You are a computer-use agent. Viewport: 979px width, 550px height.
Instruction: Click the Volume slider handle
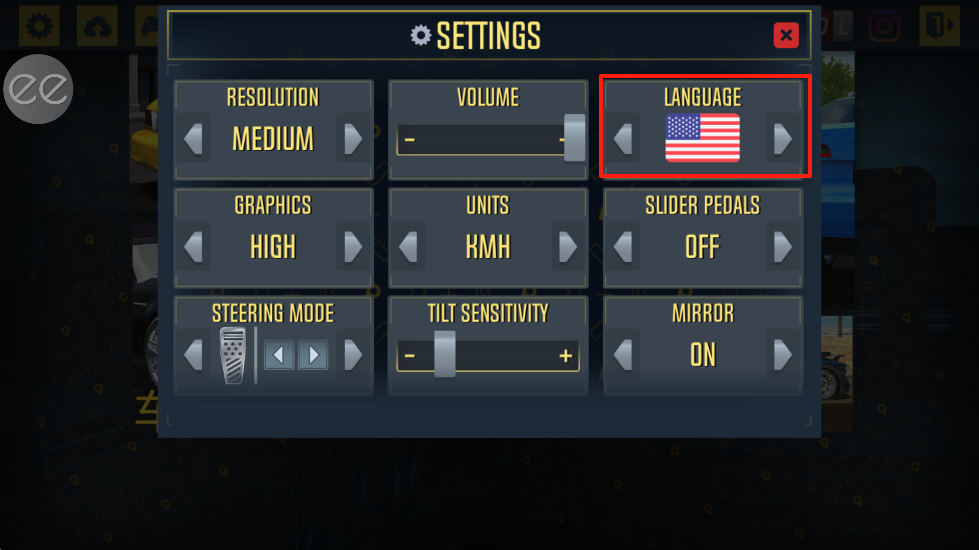pyautogui.click(x=574, y=138)
